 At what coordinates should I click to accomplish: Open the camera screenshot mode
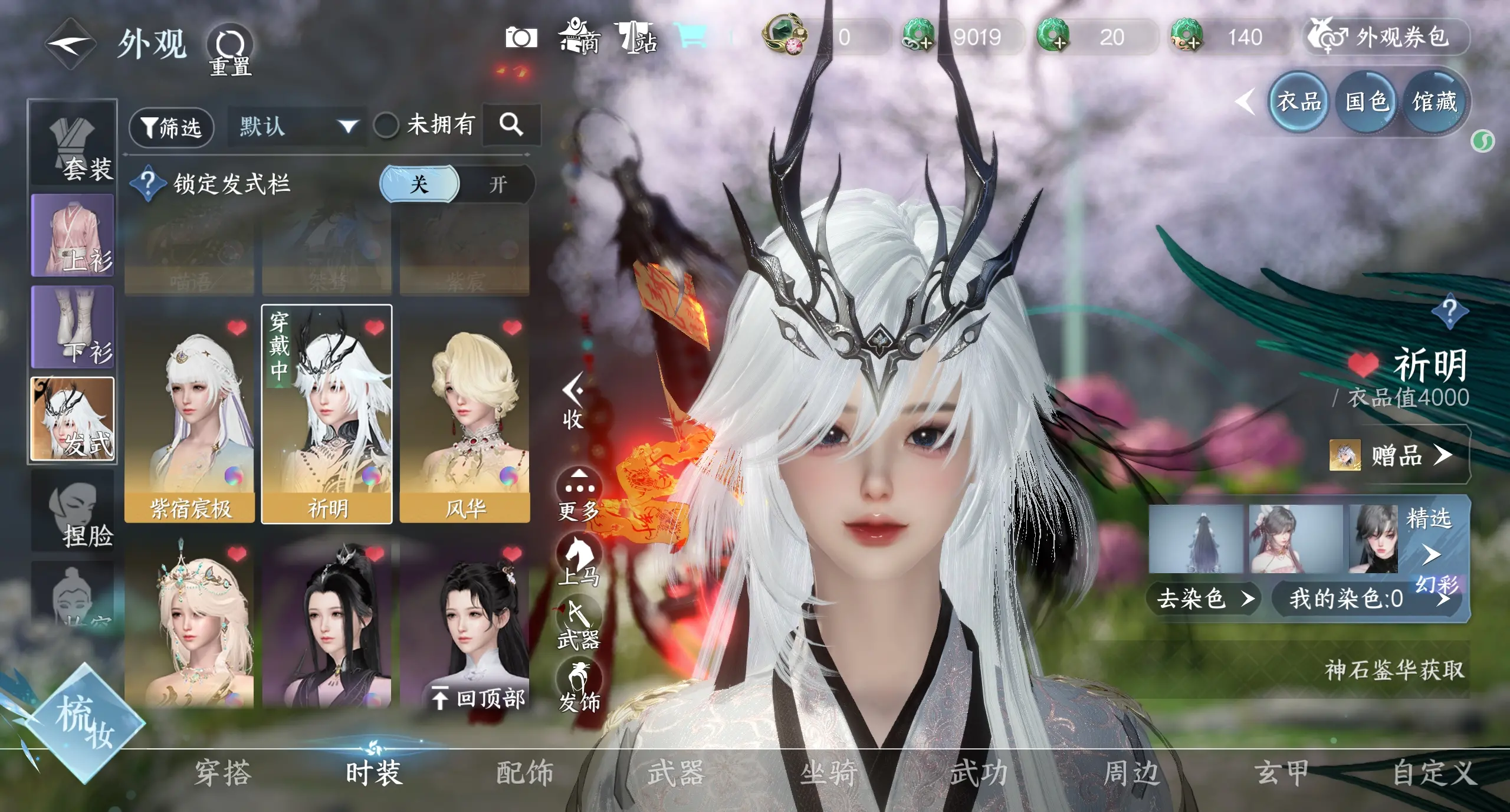(x=521, y=38)
